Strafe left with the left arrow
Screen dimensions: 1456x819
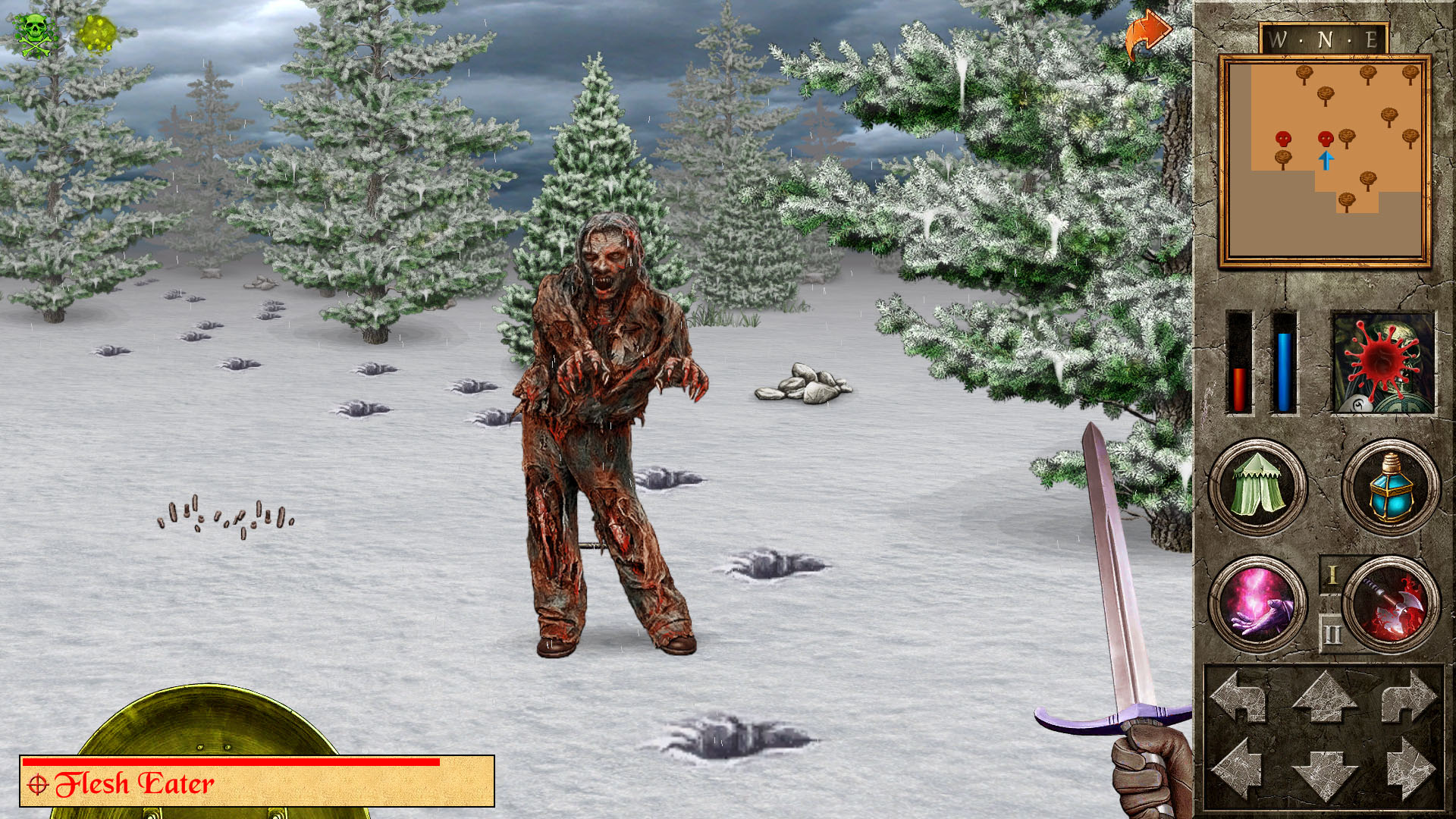coord(1239,770)
